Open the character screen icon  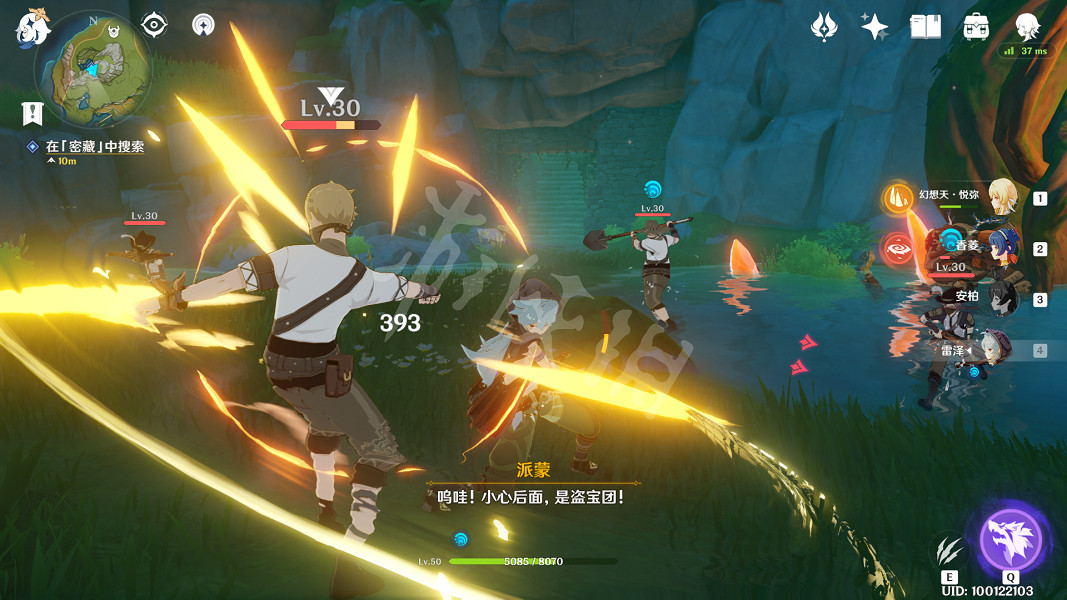coord(1027,27)
